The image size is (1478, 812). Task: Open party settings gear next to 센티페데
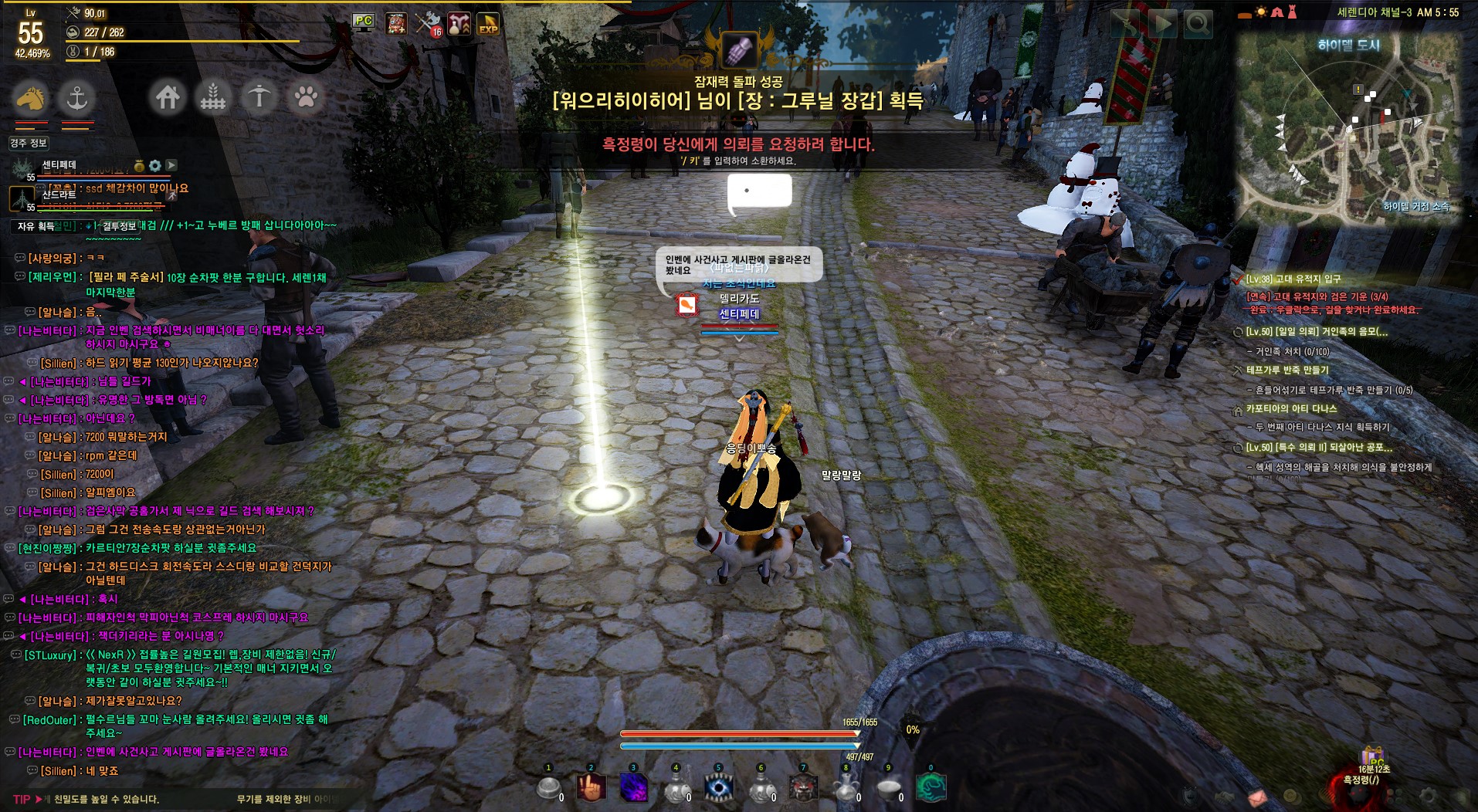click(155, 165)
